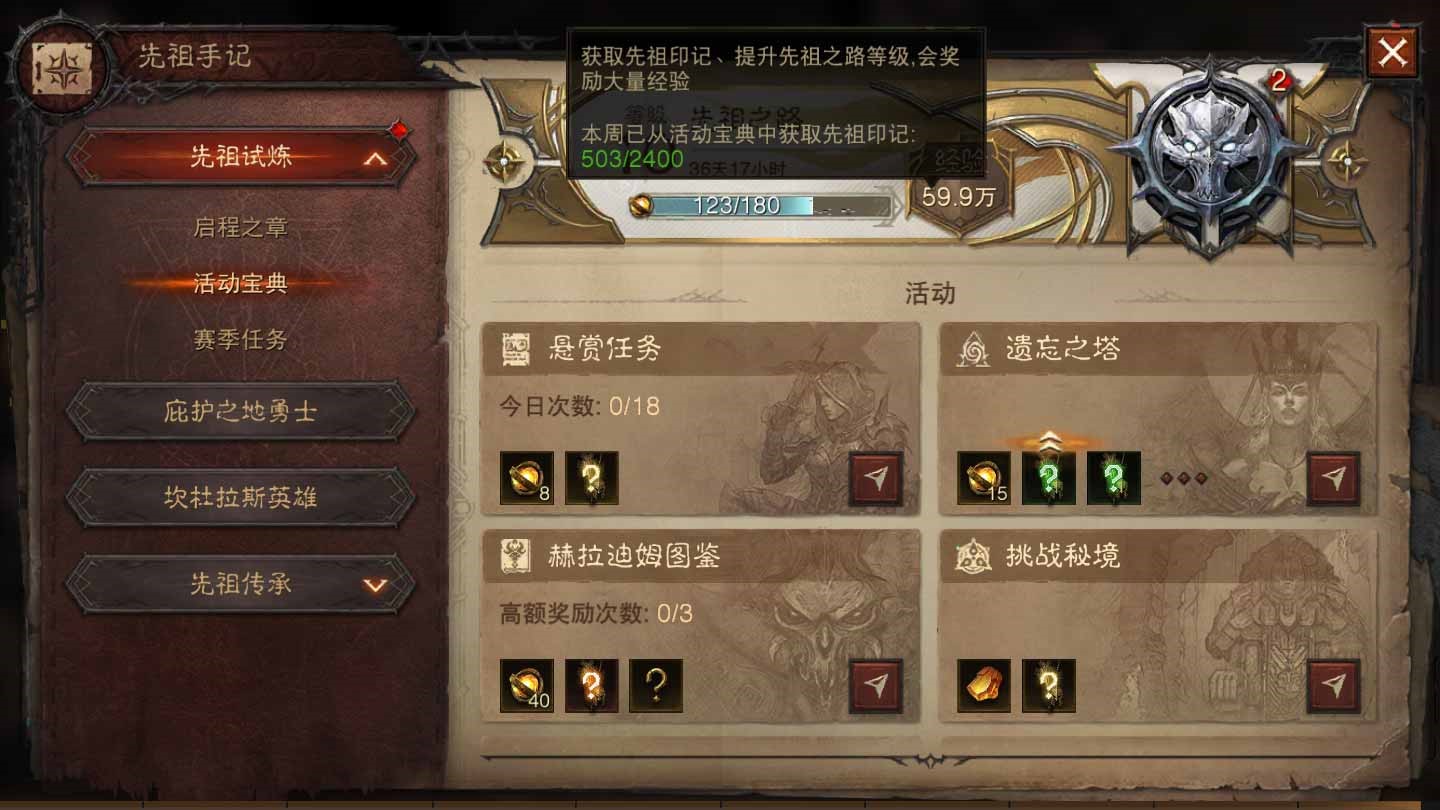Switch to the 启程之章 tab
The image size is (1440, 810).
point(240,228)
